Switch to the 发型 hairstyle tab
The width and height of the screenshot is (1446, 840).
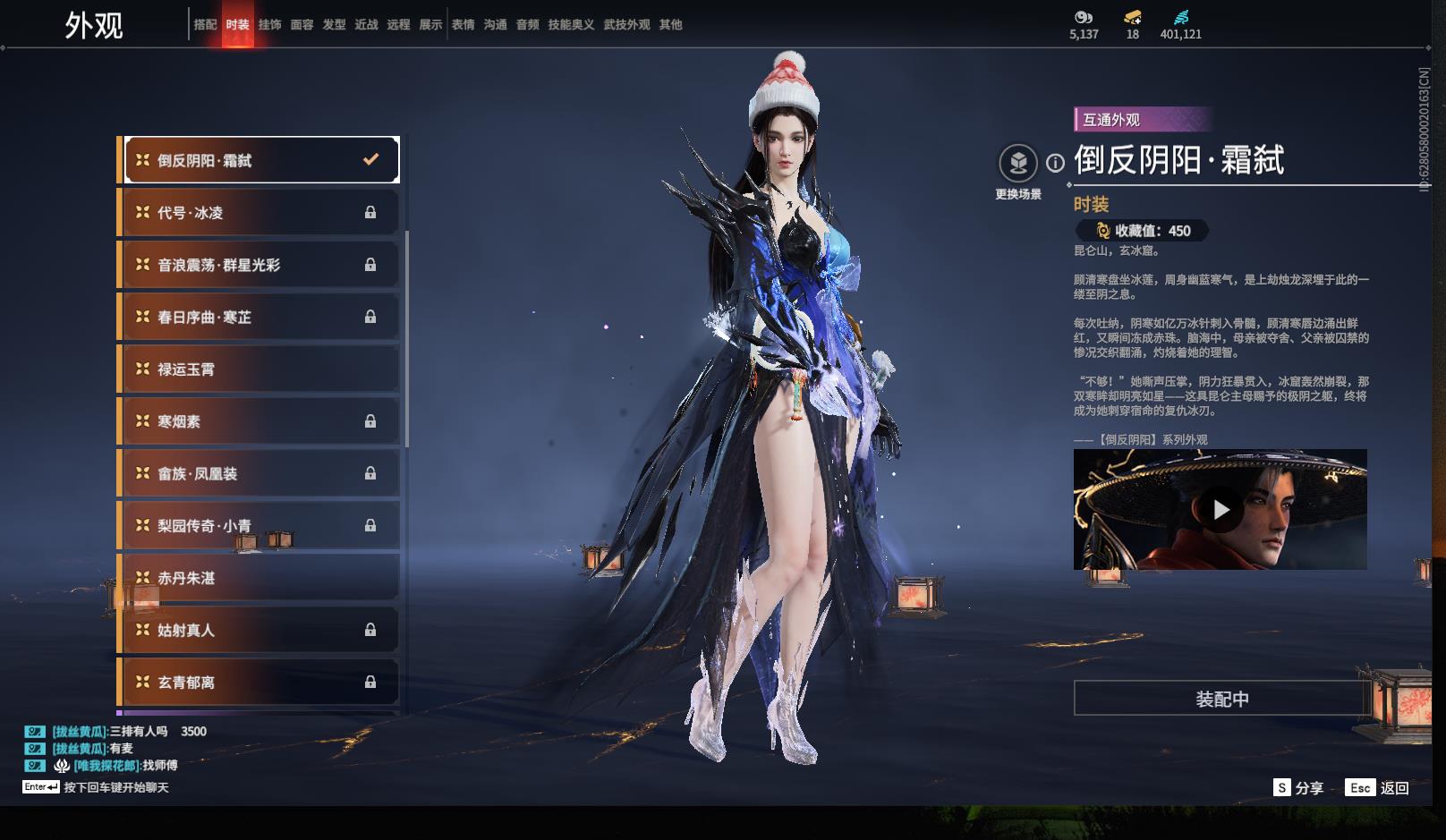334,25
